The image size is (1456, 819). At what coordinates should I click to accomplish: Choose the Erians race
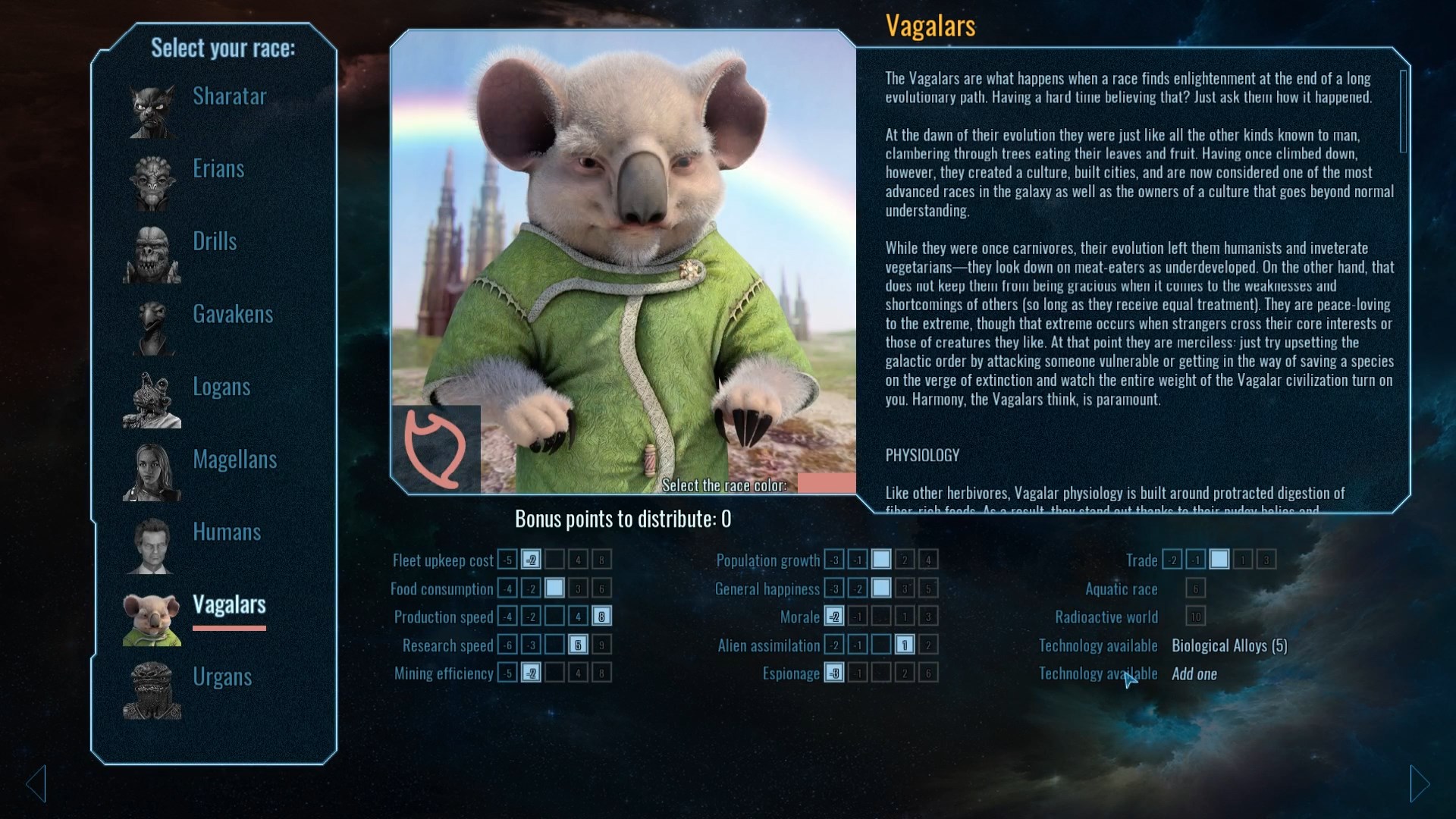click(218, 168)
